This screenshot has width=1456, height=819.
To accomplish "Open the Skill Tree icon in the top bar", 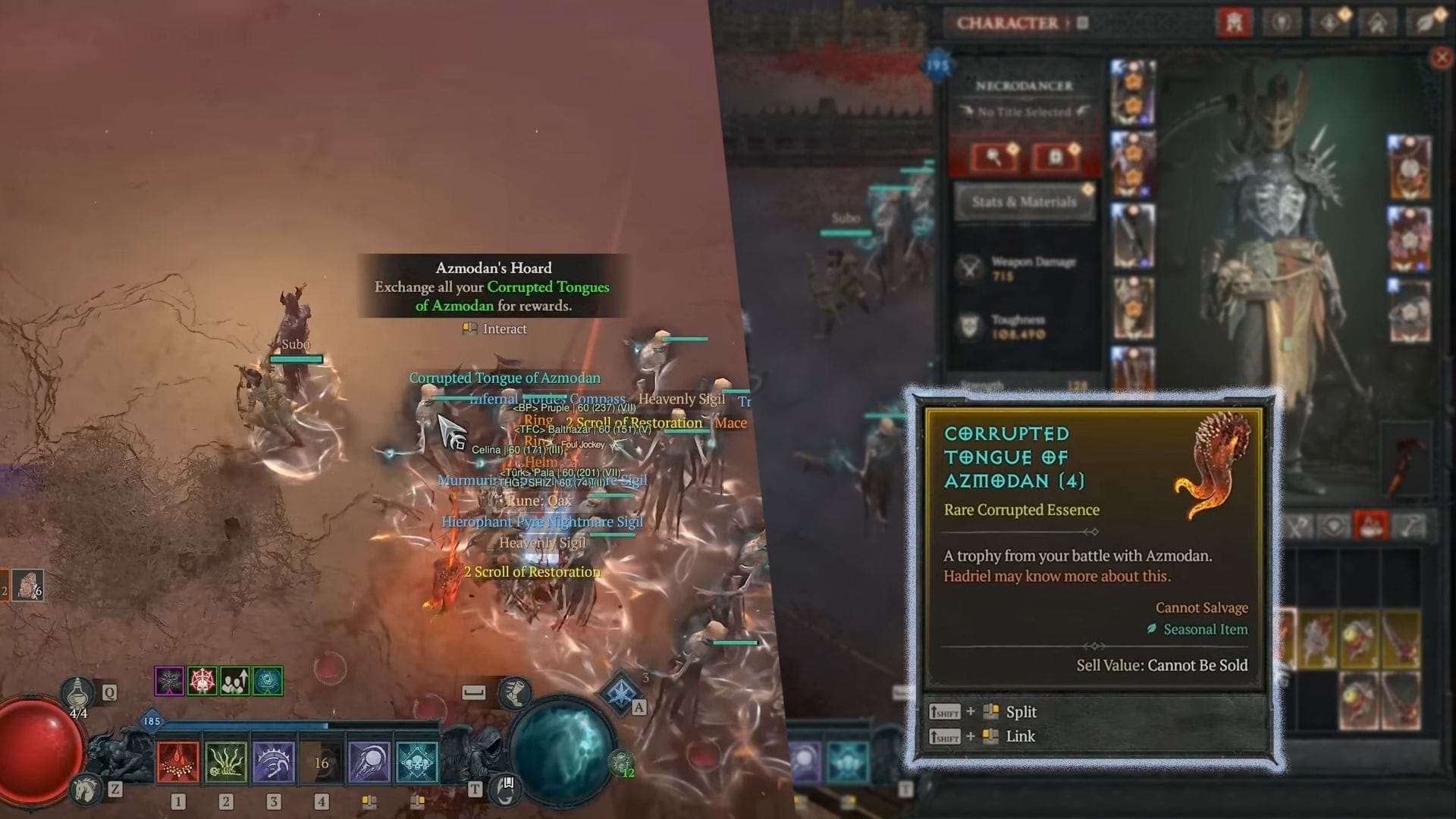I will (x=1282, y=23).
